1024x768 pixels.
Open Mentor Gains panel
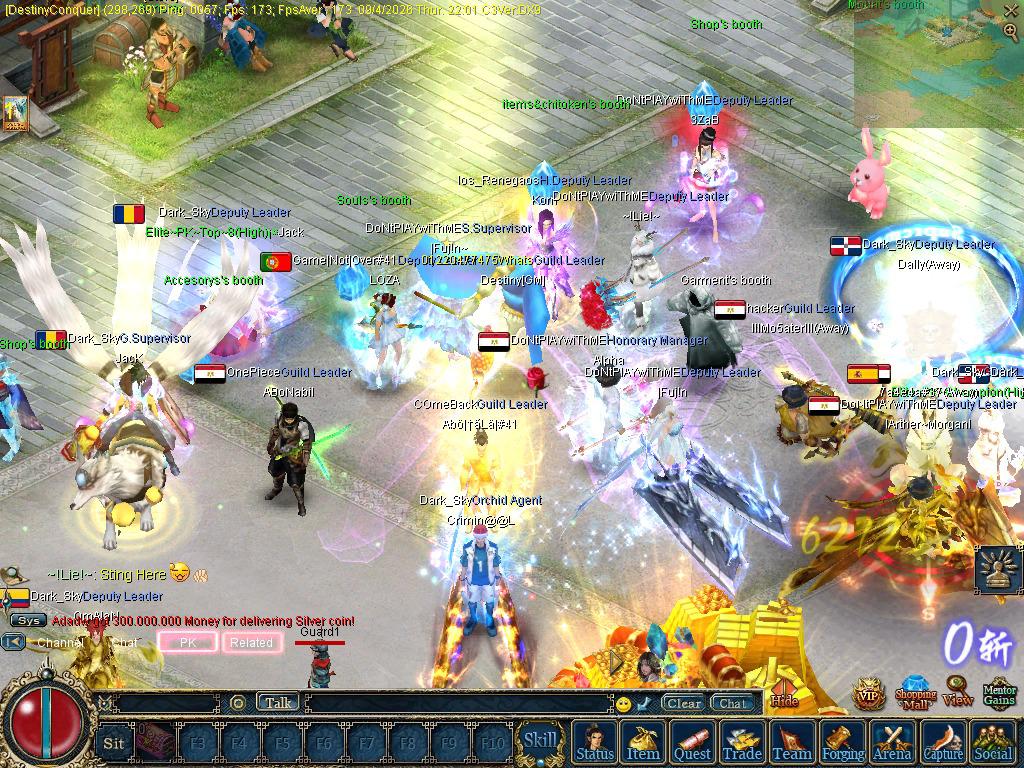pyautogui.click(x=999, y=691)
